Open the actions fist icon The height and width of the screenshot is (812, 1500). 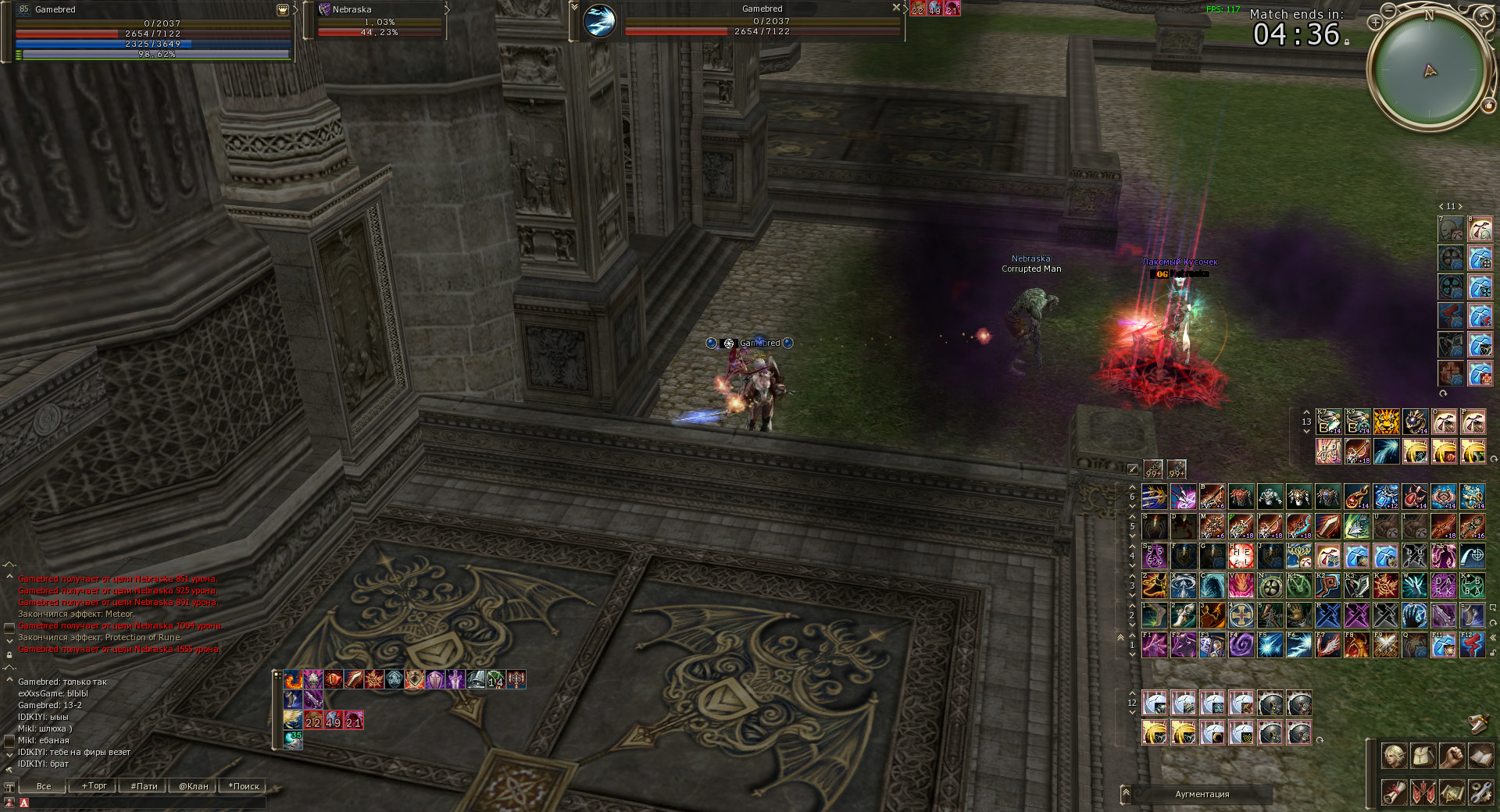tap(1452, 756)
